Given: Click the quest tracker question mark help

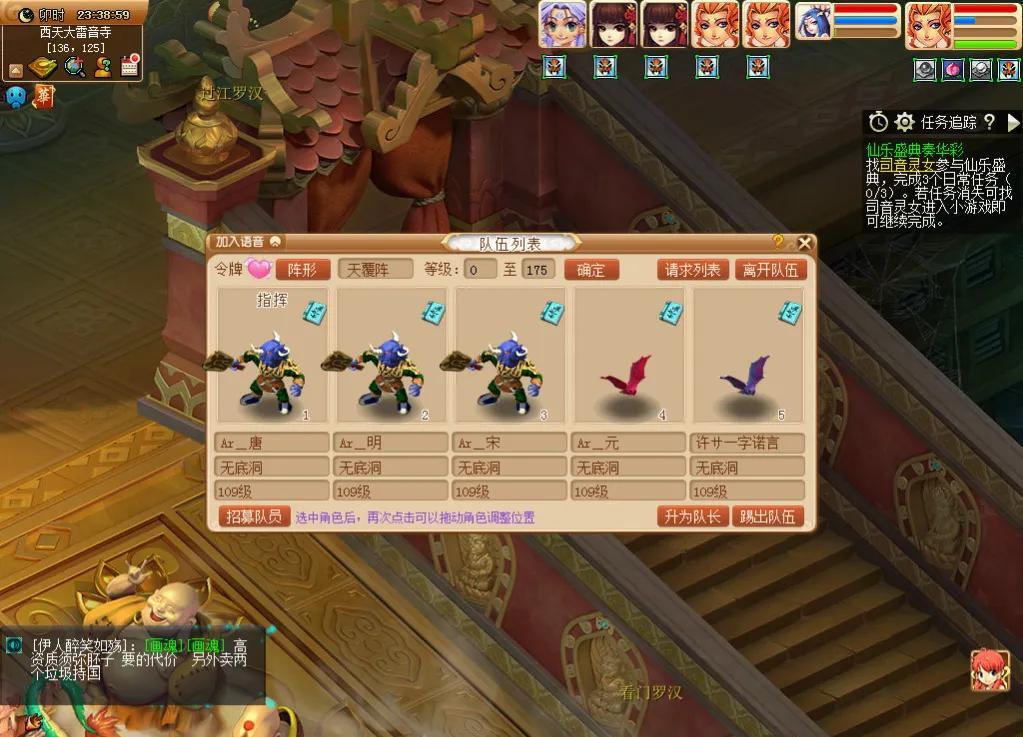Looking at the screenshot, I should tap(989, 122).
